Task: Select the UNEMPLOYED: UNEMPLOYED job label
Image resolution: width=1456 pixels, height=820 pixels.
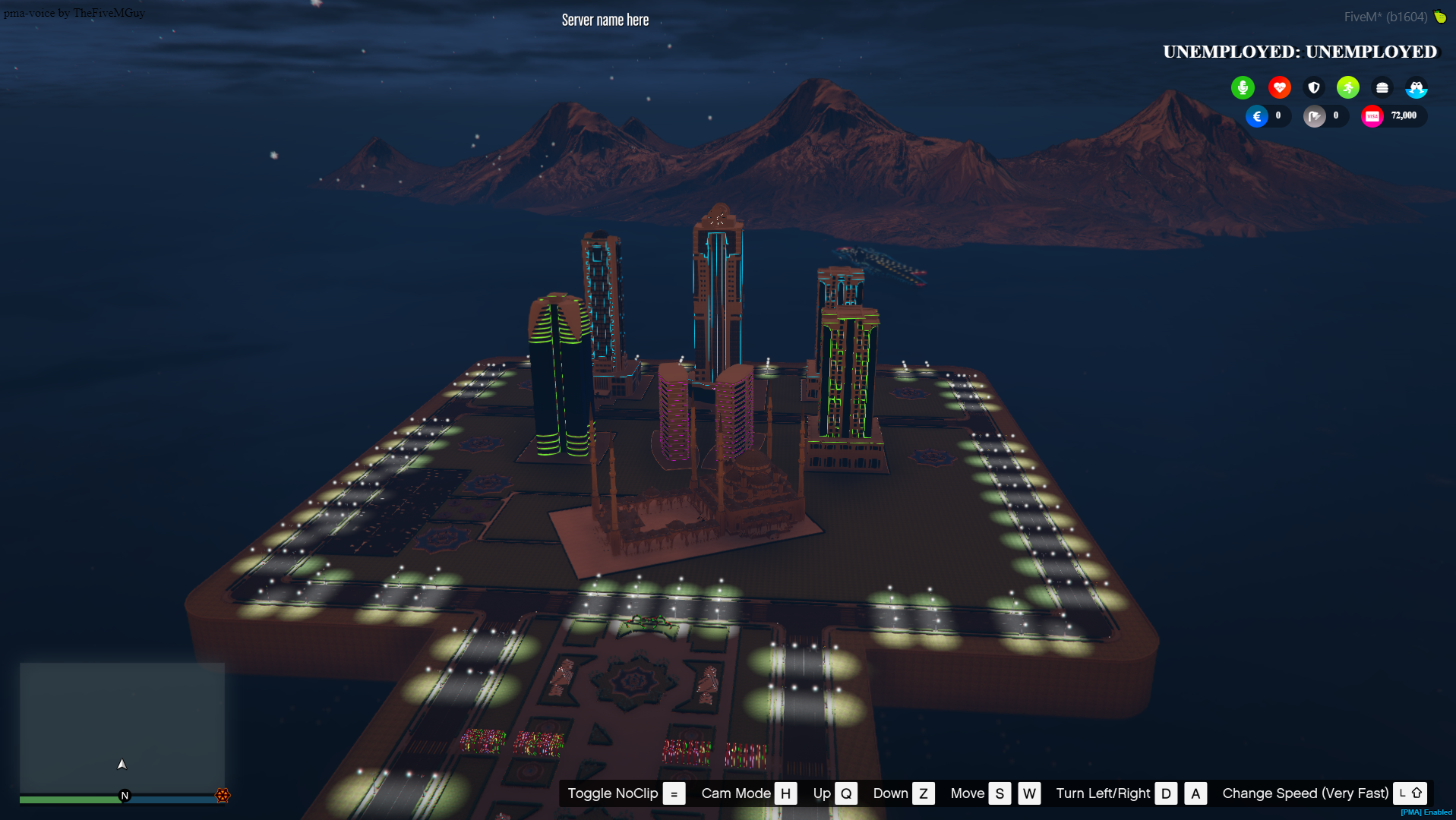Action: click(x=1299, y=52)
